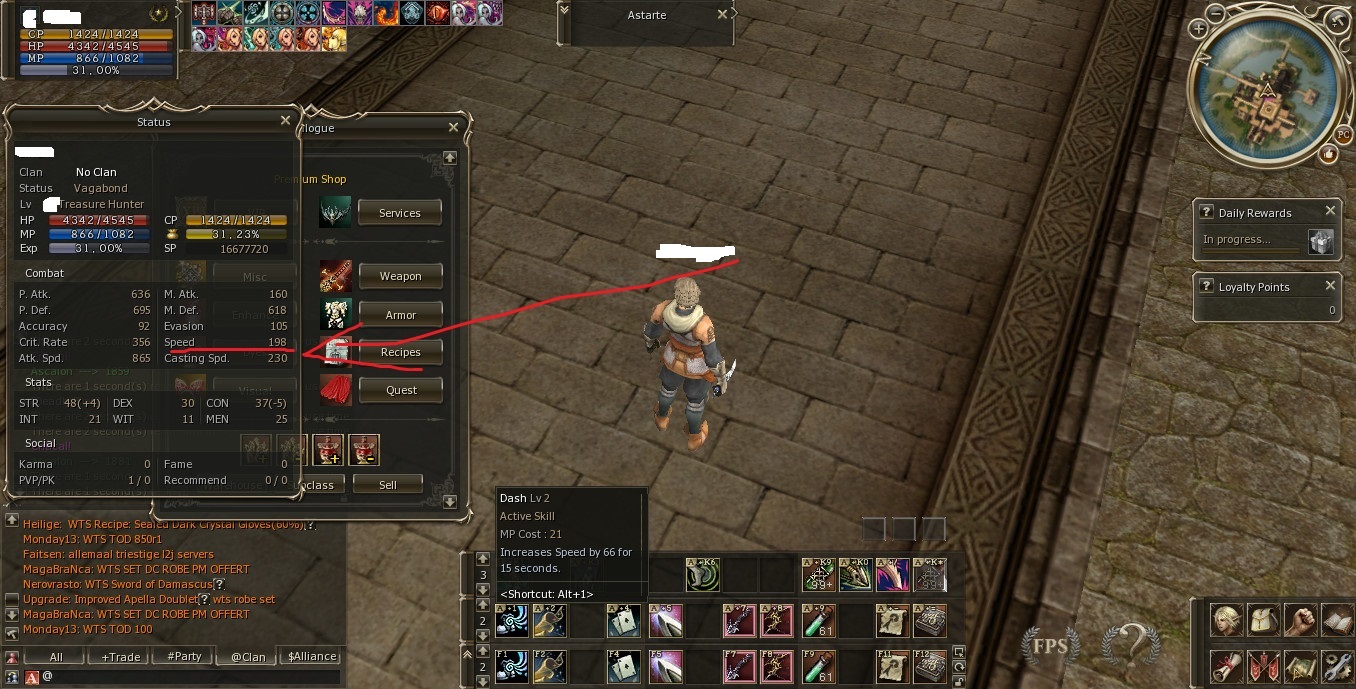Close the Astarte target window
The image size is (1356, 689).
click(723, 15)
